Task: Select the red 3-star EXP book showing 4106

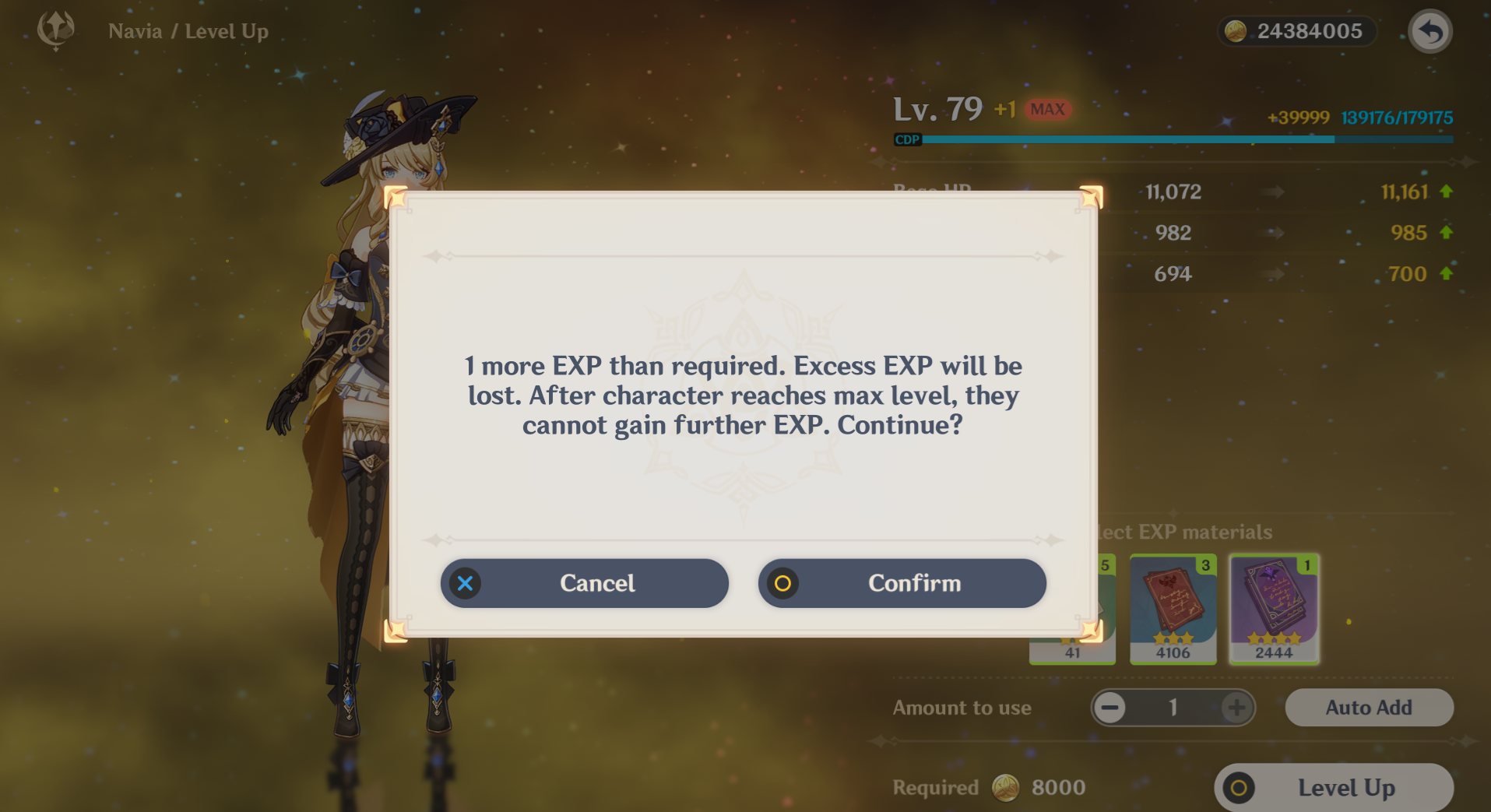Action: (x=1172, y=610)
